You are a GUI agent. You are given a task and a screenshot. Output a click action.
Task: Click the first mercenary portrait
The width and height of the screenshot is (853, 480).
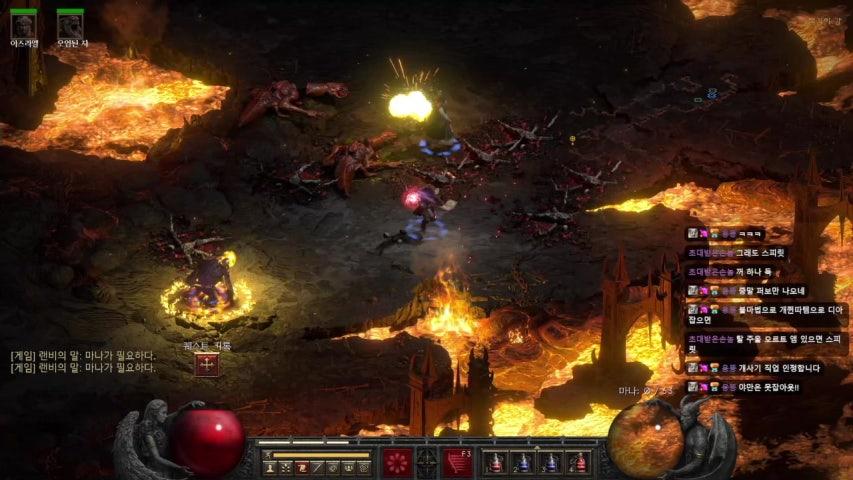click(24, 24)
